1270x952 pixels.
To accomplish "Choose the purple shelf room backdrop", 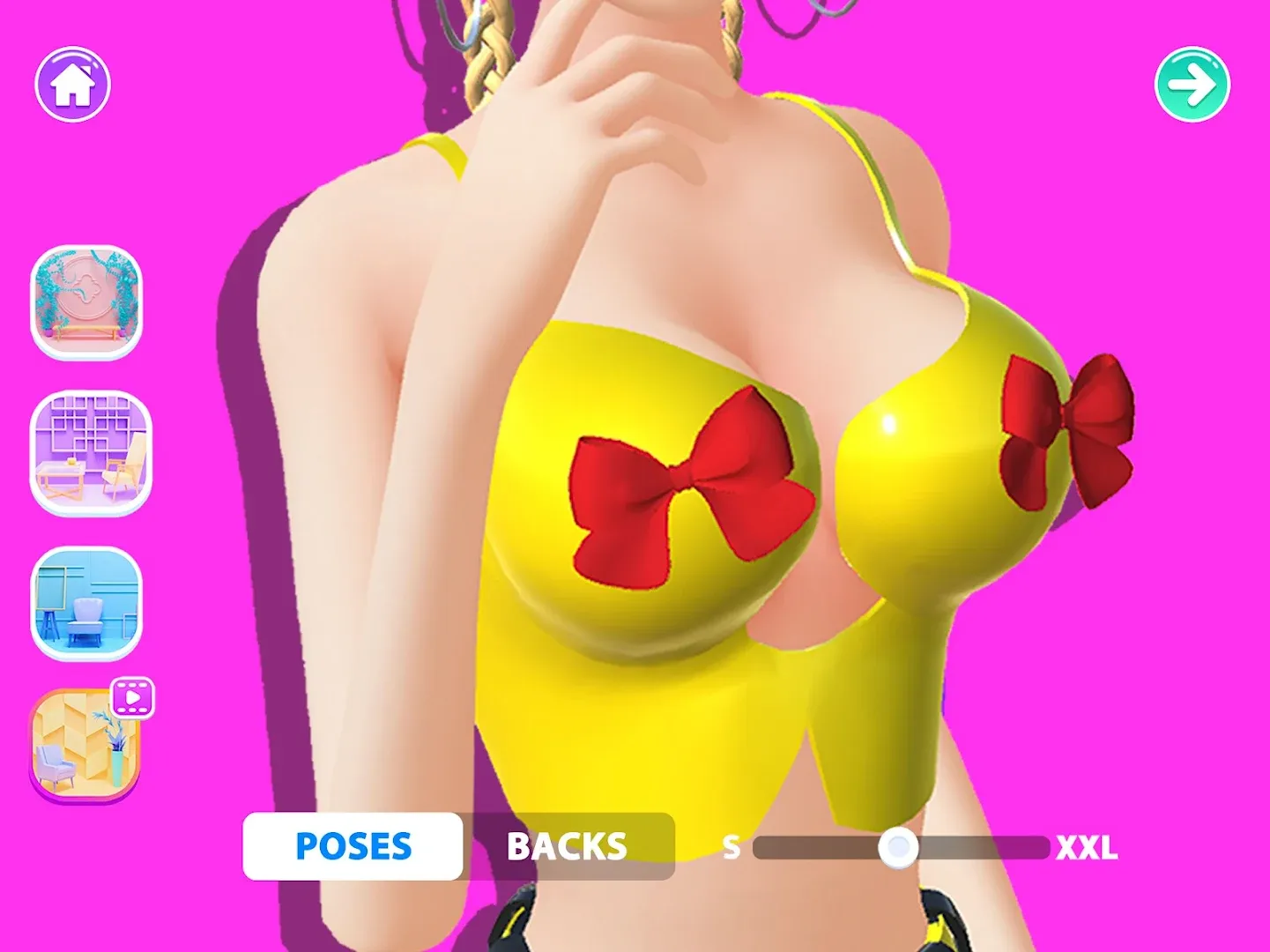I will [x=90, y=452].
